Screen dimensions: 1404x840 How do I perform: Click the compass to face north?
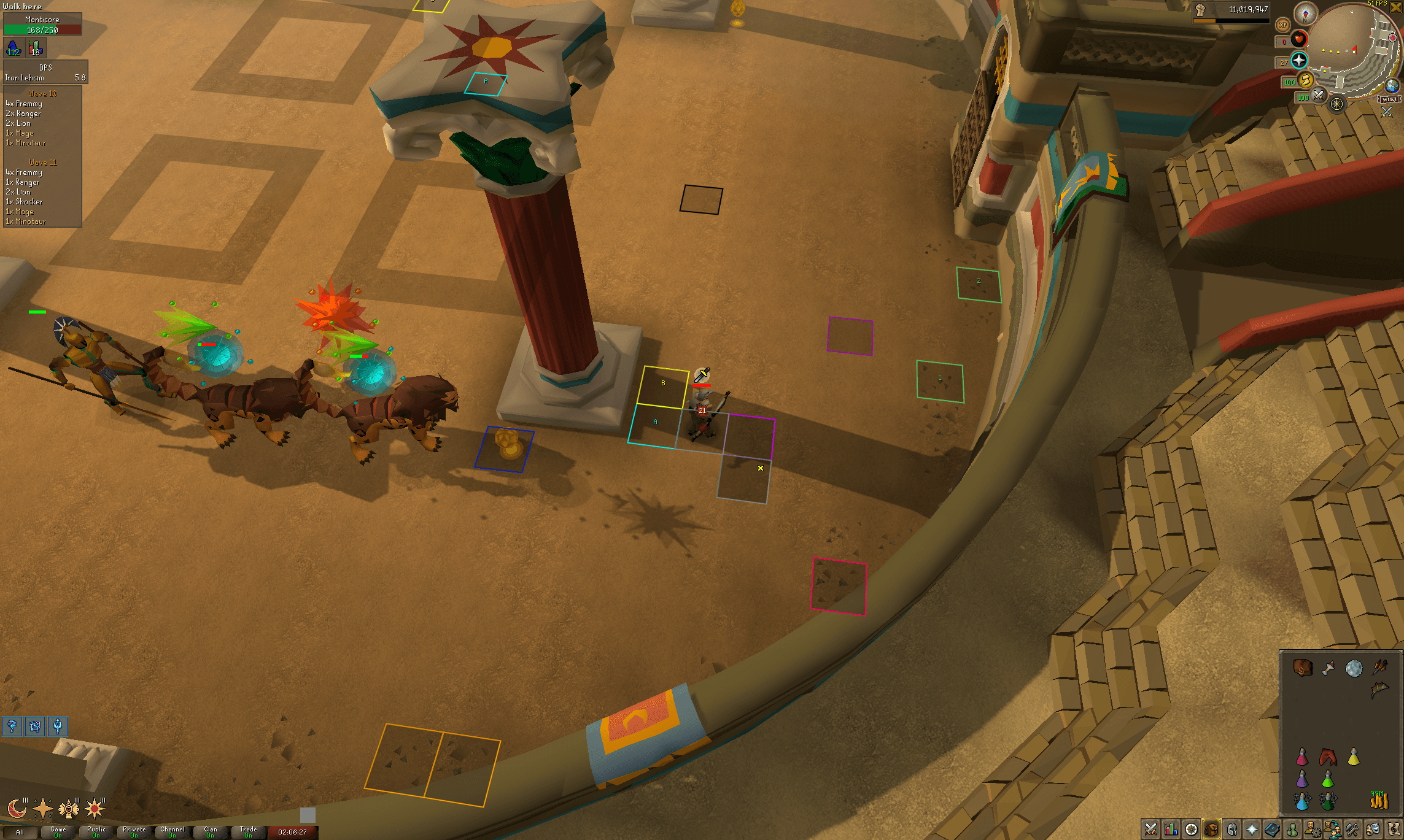1305,14
